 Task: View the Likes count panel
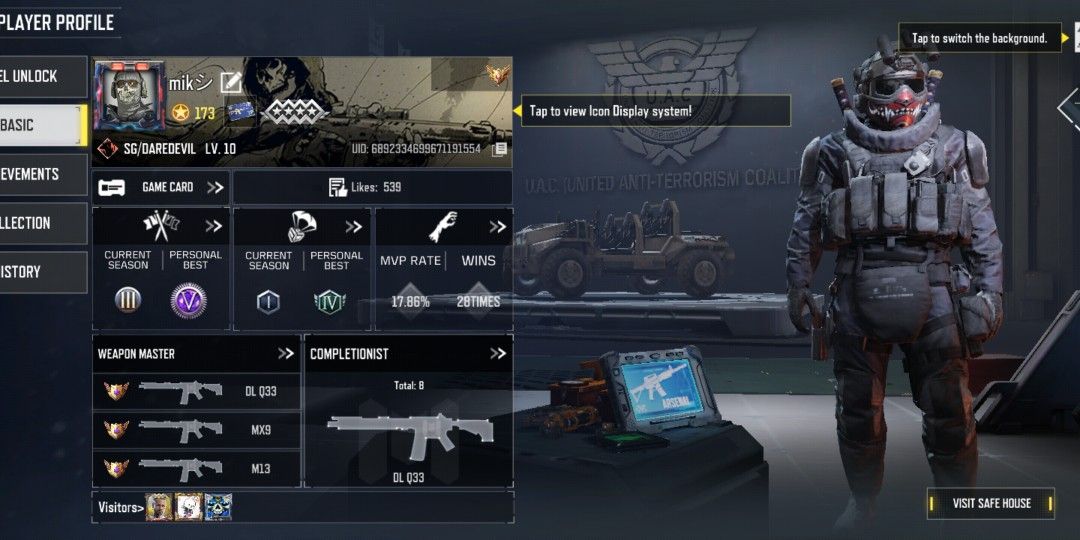(x=372, y=187)
